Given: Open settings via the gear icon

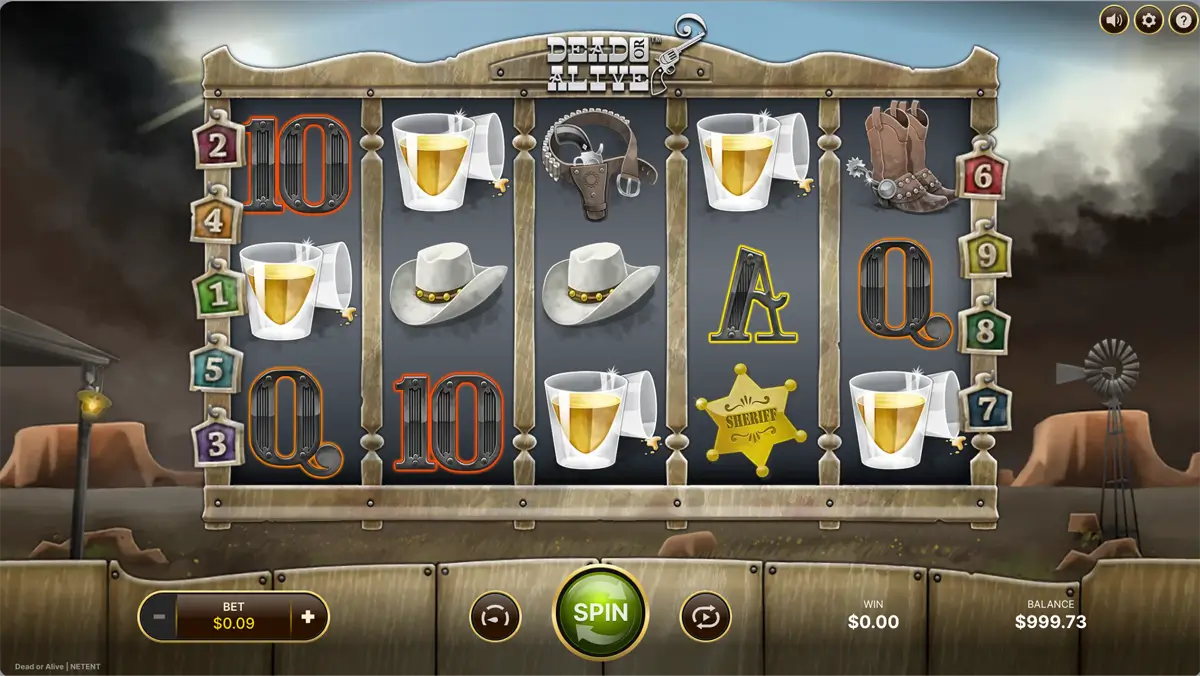Looking at the screenshot, I should pos(1148,19).
